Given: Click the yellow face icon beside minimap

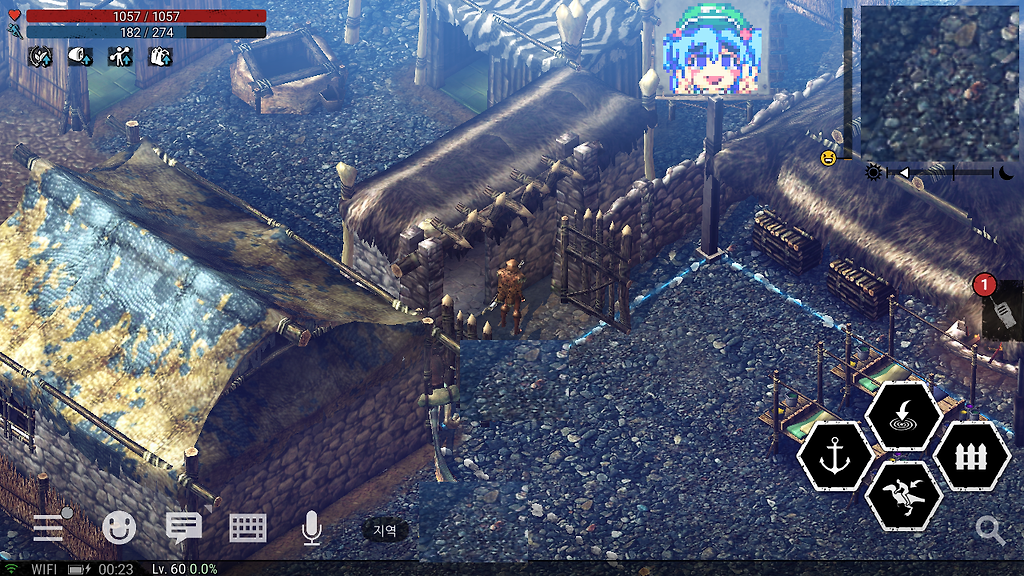Looking at the screenshot, I should 828,158.
